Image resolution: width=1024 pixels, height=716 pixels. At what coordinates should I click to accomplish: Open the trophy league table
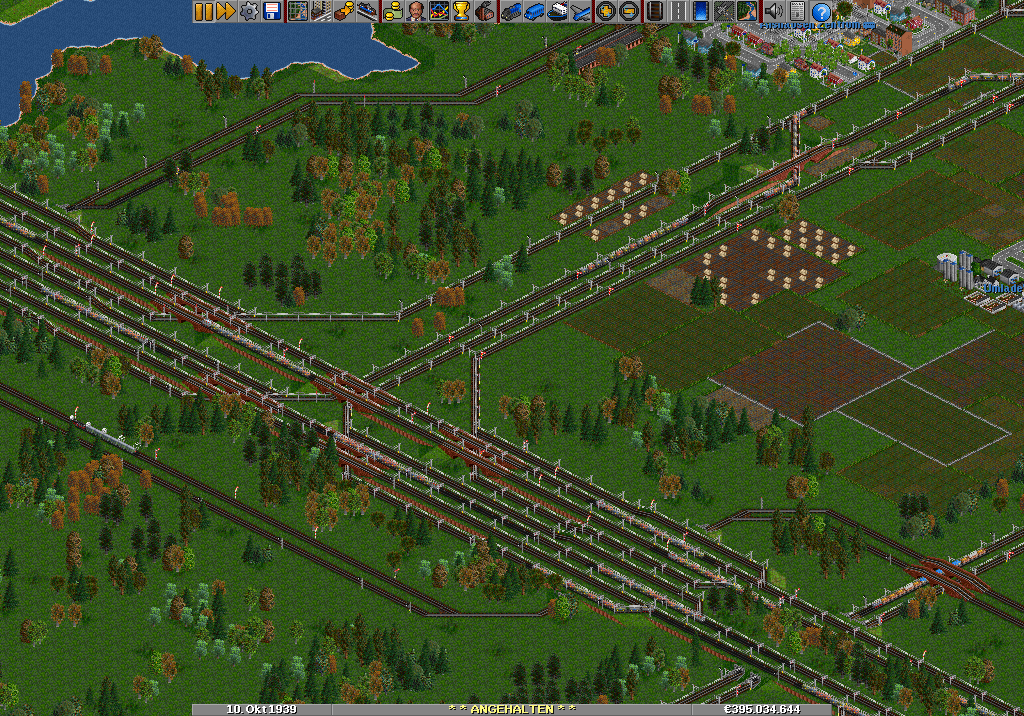[461, 11]
